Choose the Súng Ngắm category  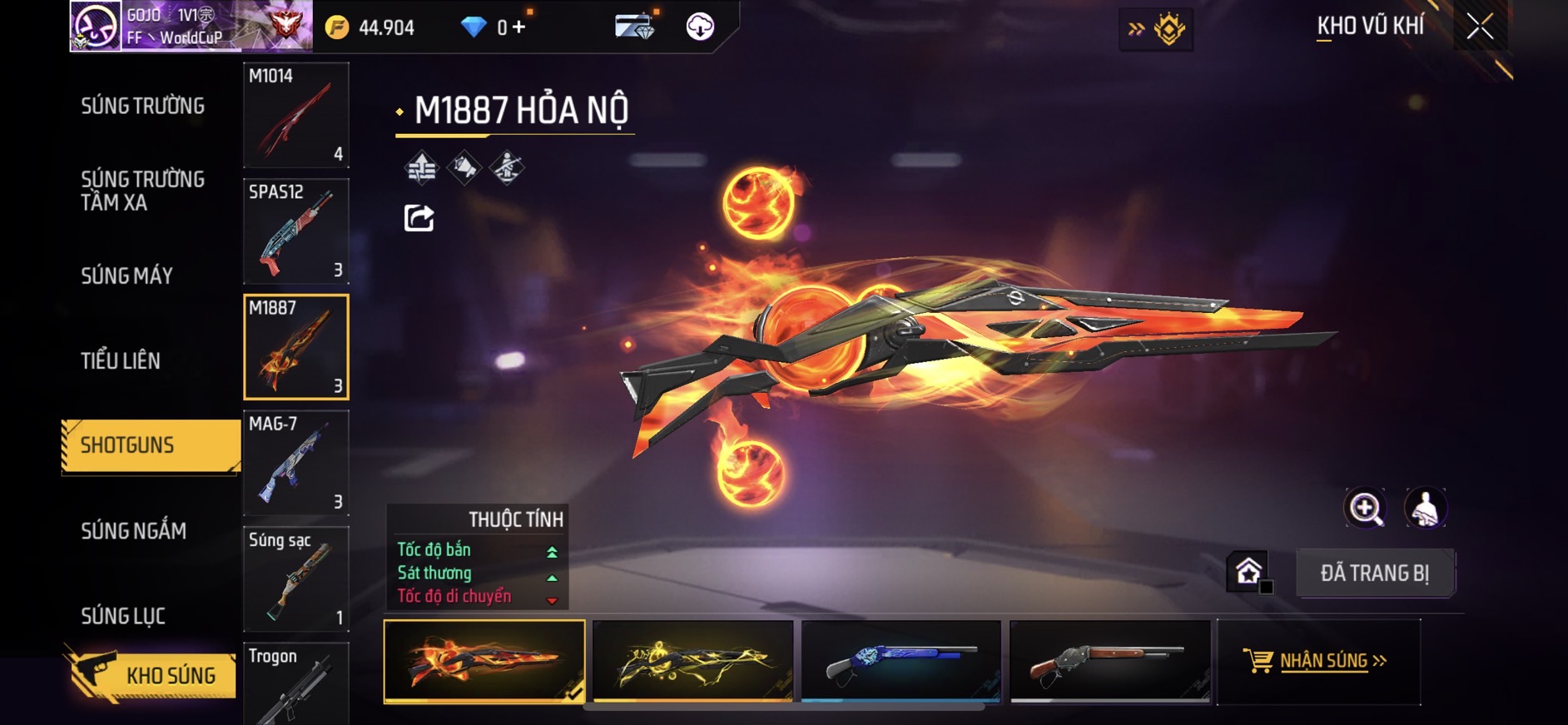point(133,531)
